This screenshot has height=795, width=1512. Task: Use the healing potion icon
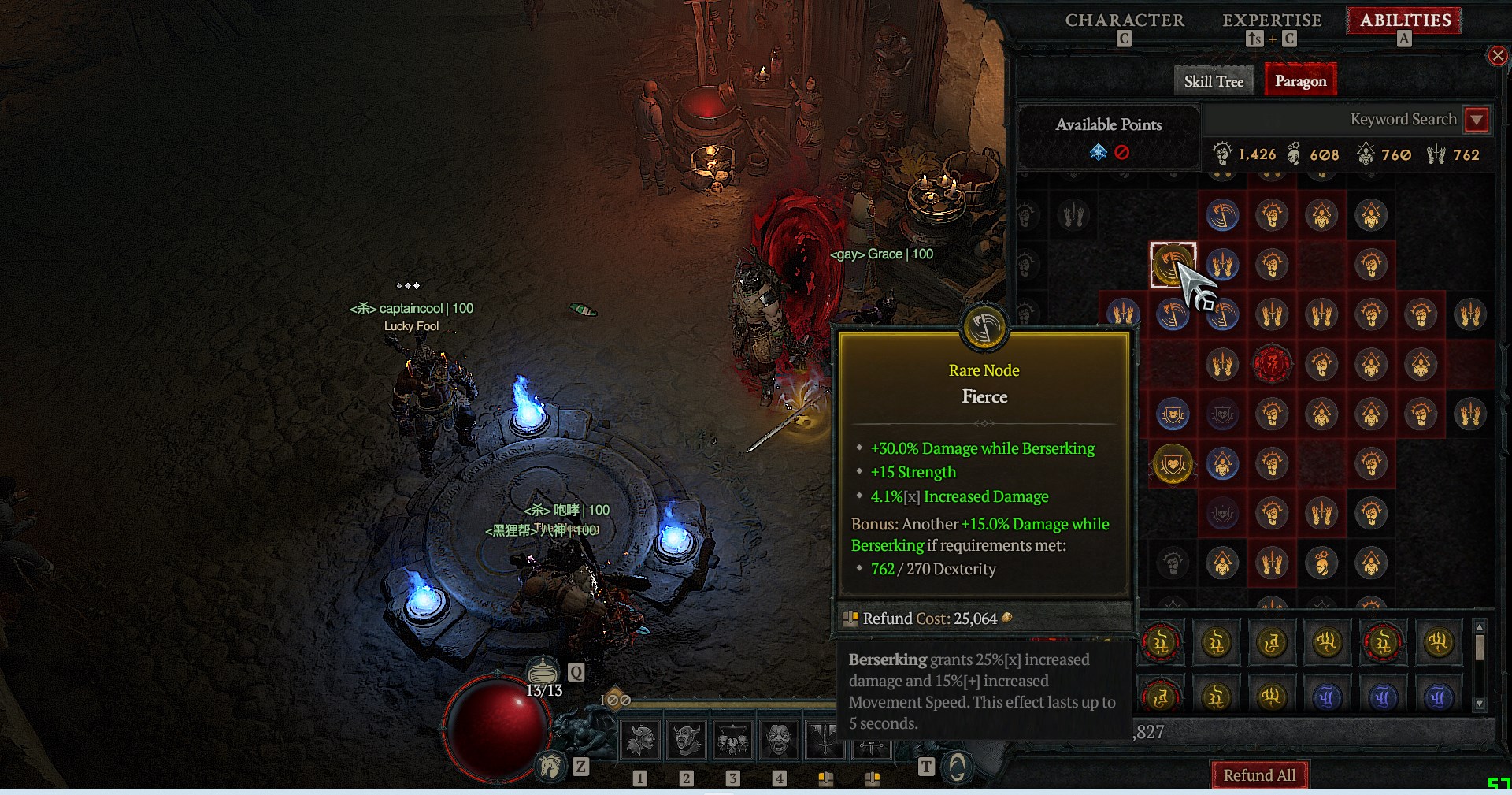(542, 671)
